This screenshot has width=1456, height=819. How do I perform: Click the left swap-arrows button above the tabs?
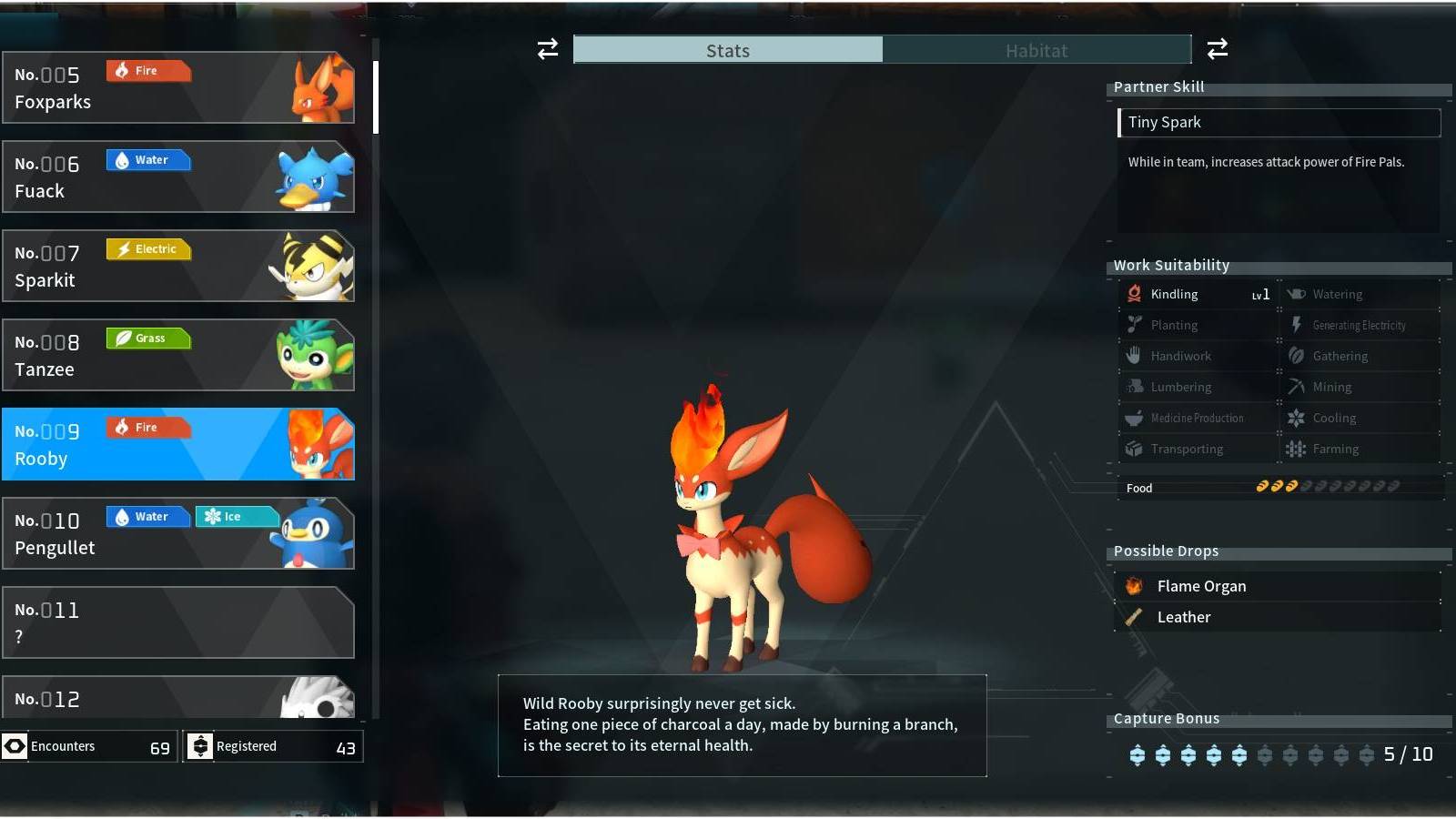pyautogui.click(x=547, y=50)
